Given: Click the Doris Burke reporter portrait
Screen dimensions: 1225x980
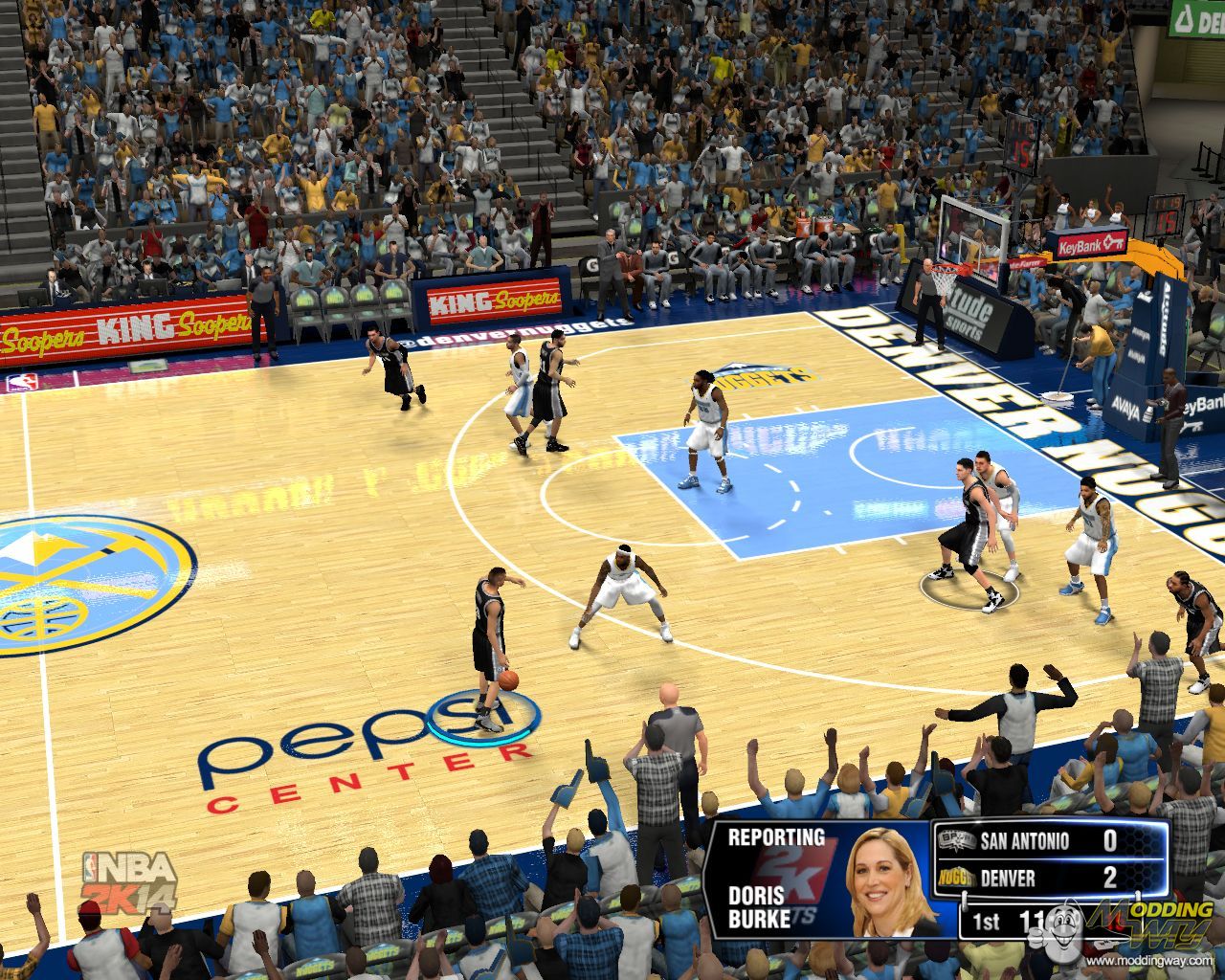Looking at the screenshot, I should 880,882.
